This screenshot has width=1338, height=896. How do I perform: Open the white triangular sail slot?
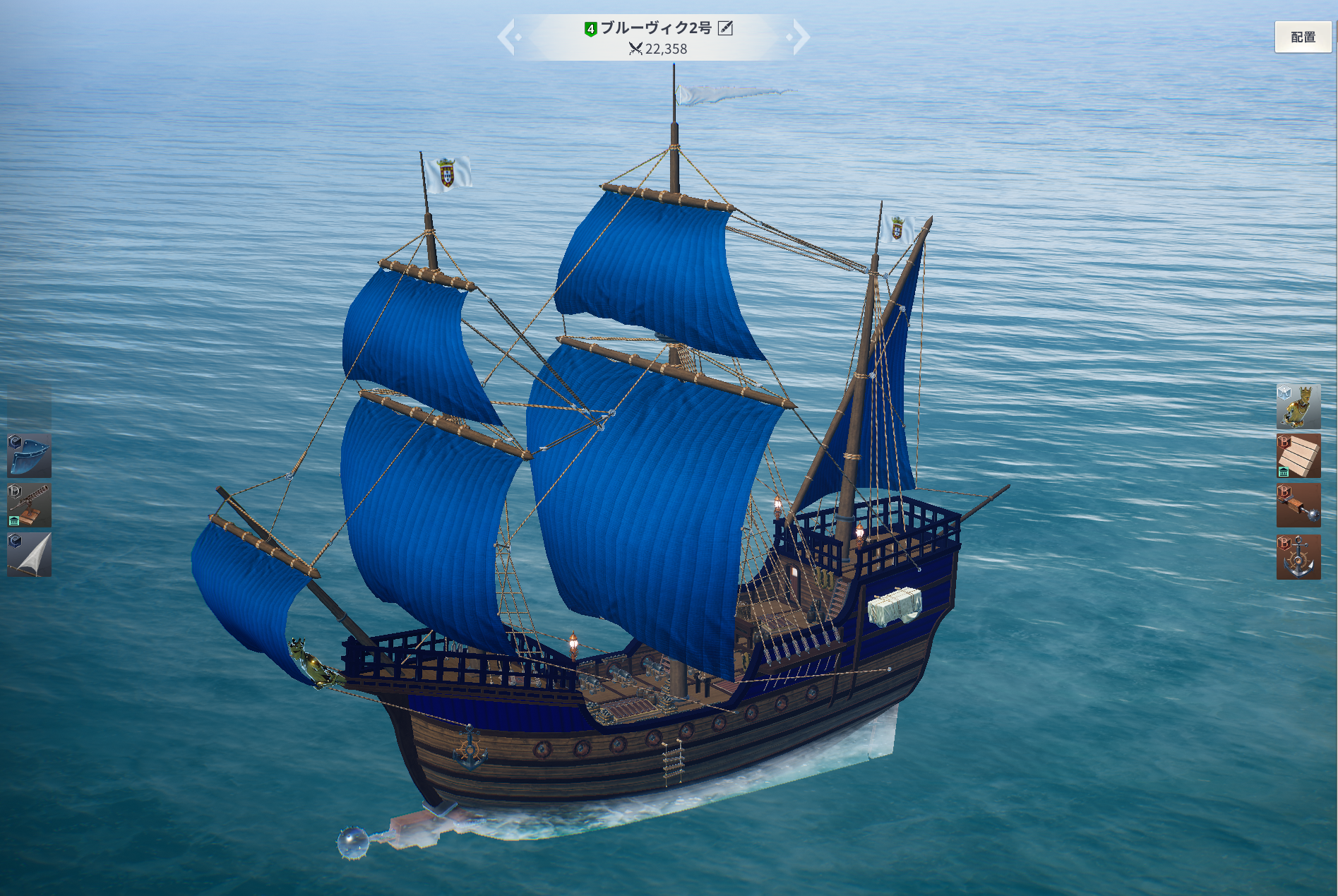(x=30, y=555)
